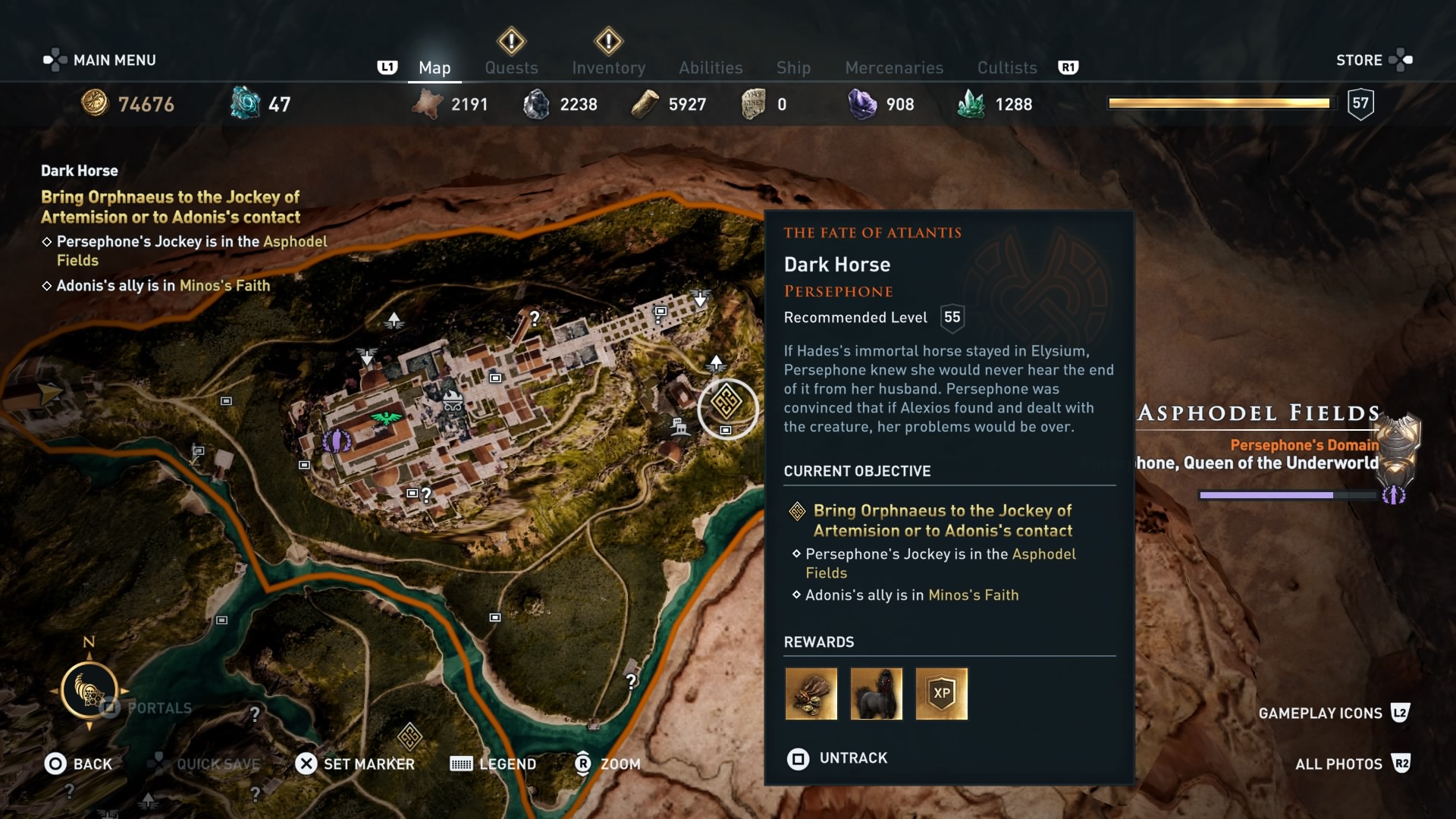Click the precious gems icon showing 1288
This screenshot has width=1456, height=819.
tap(974, 104)
